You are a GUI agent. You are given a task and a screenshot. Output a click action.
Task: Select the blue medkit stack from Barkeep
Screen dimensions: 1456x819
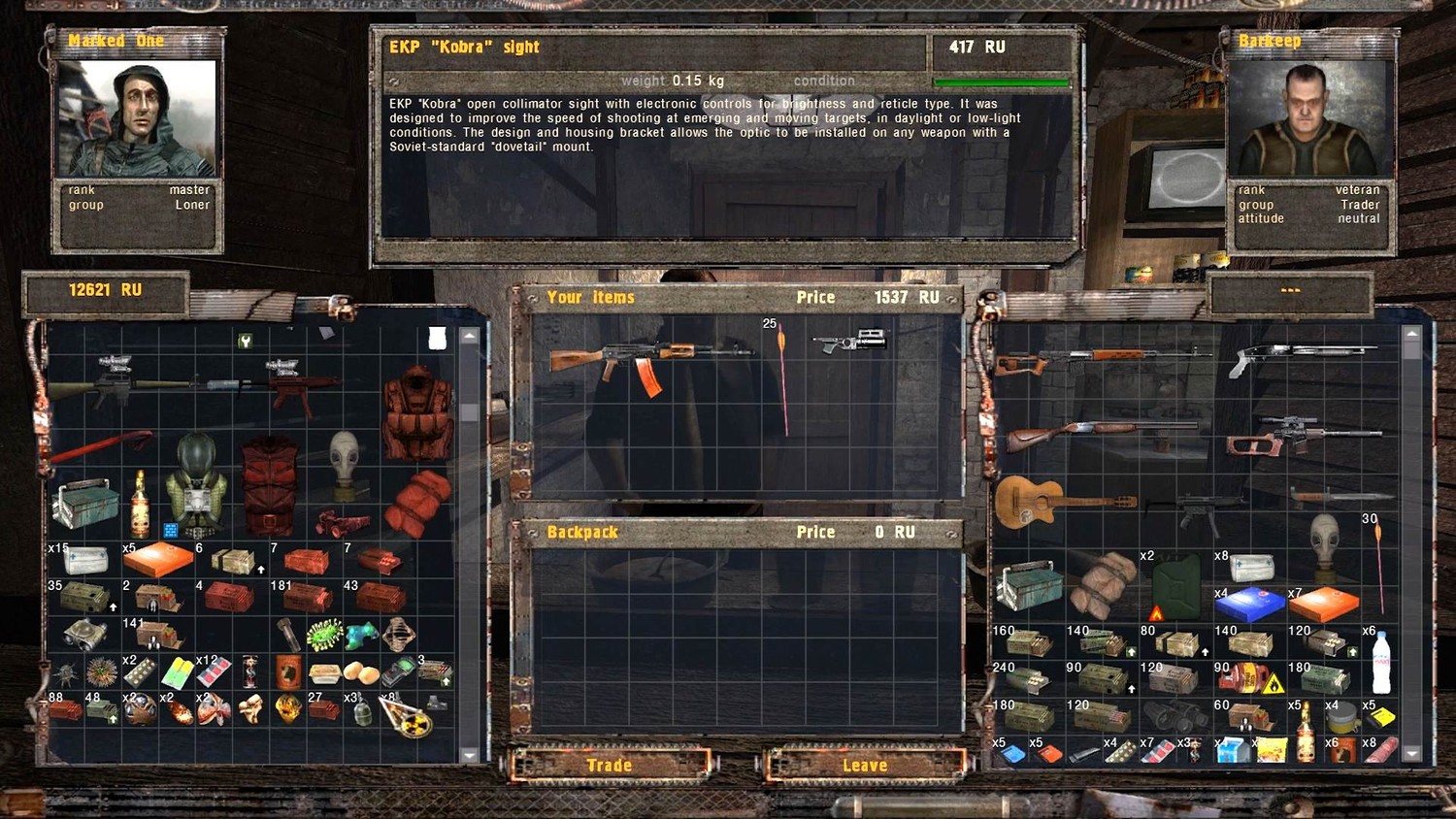(1248, 605)
